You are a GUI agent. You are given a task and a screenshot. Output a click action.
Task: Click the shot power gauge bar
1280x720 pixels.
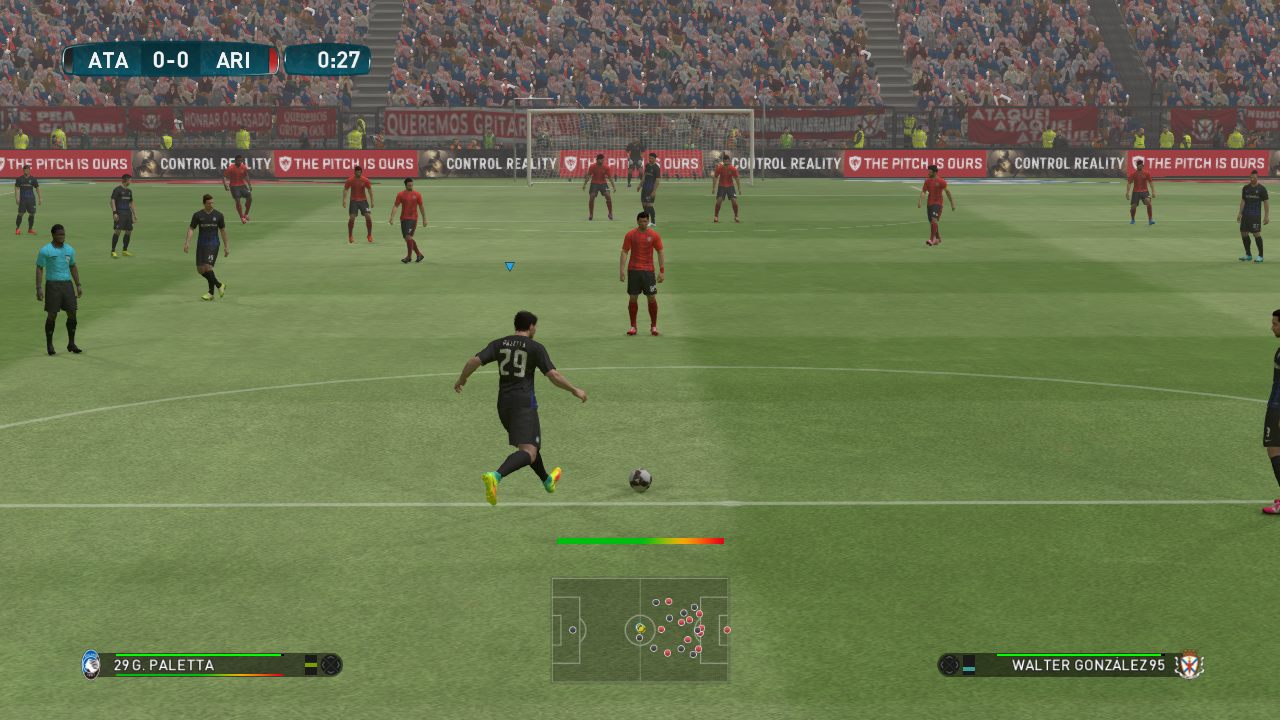point(640,539)
